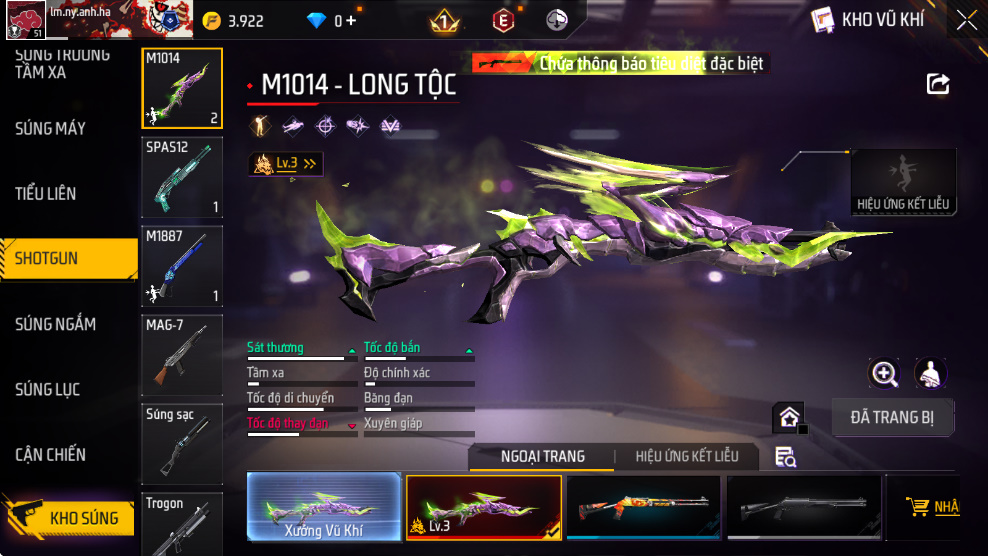Click the KHO SÚNG button
Viewport: 988px width, 556px height.
click(x=70, y=518)
